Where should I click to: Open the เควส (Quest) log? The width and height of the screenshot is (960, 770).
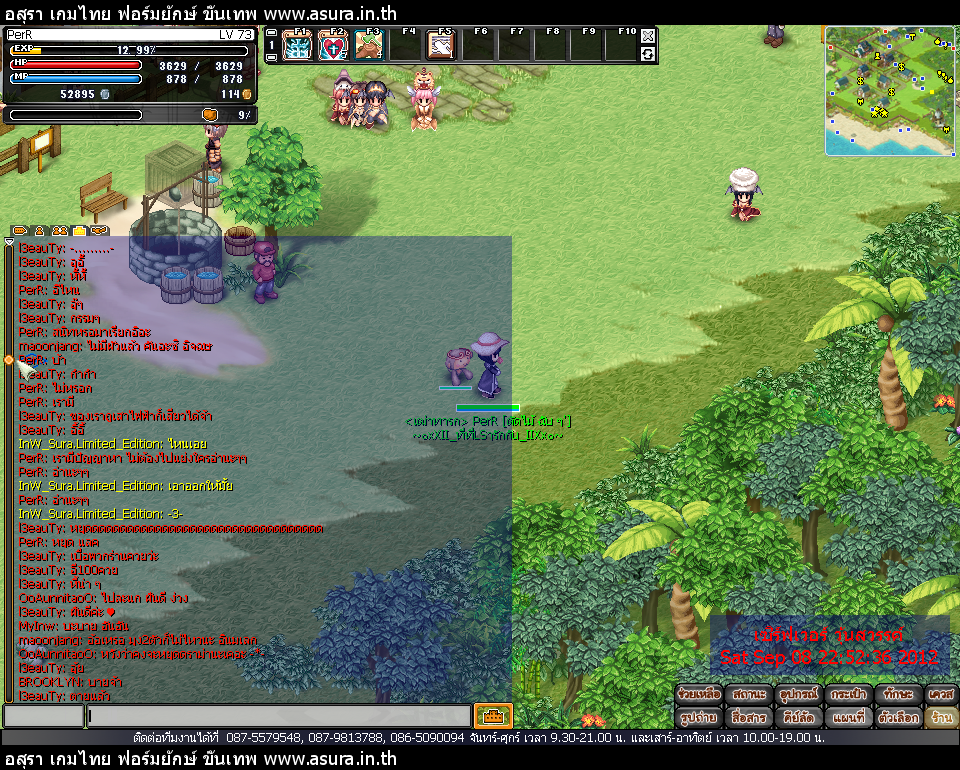[x=940, y=693]
